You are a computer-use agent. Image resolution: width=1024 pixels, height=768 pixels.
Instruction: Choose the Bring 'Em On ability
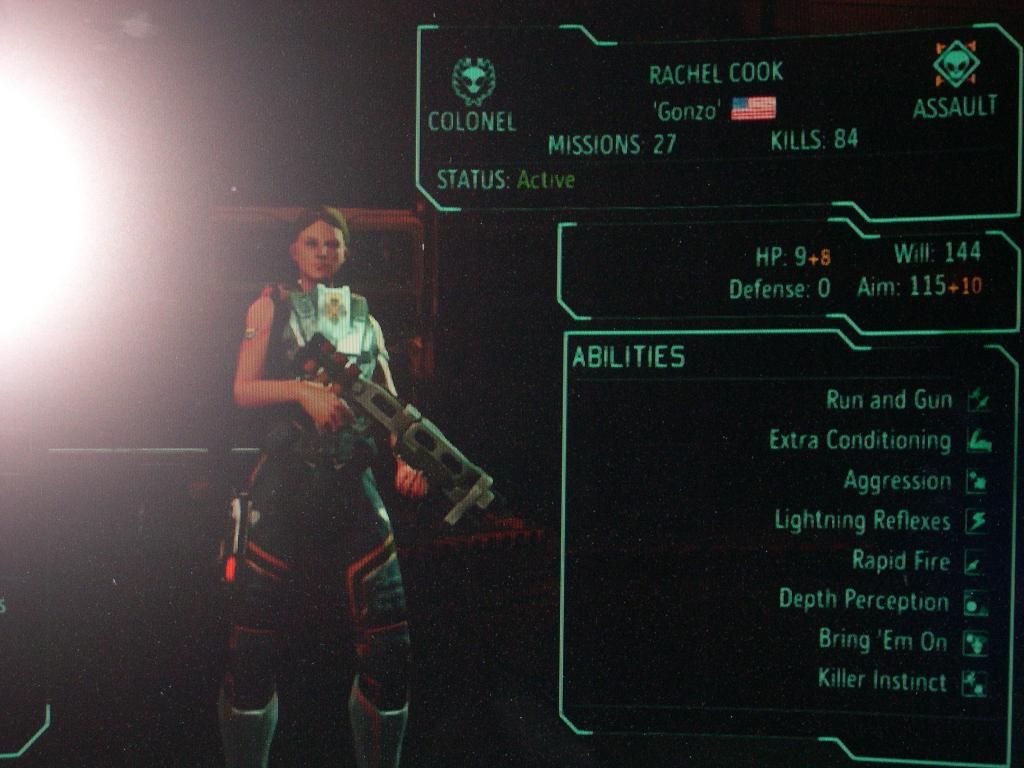(x=882, y=641)
